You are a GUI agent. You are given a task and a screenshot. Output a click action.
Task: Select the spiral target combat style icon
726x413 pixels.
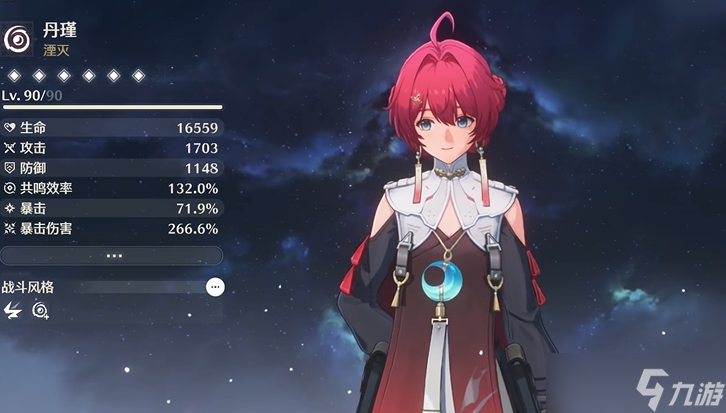click(x=40, y=311)
